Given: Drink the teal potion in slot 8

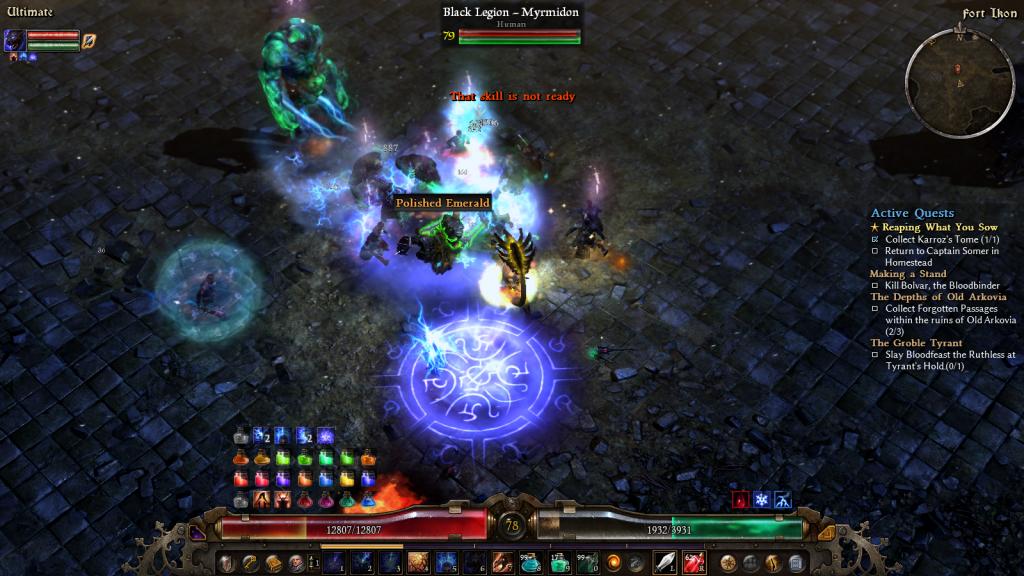Looking at the screenshot, I should tap(531, 563).
